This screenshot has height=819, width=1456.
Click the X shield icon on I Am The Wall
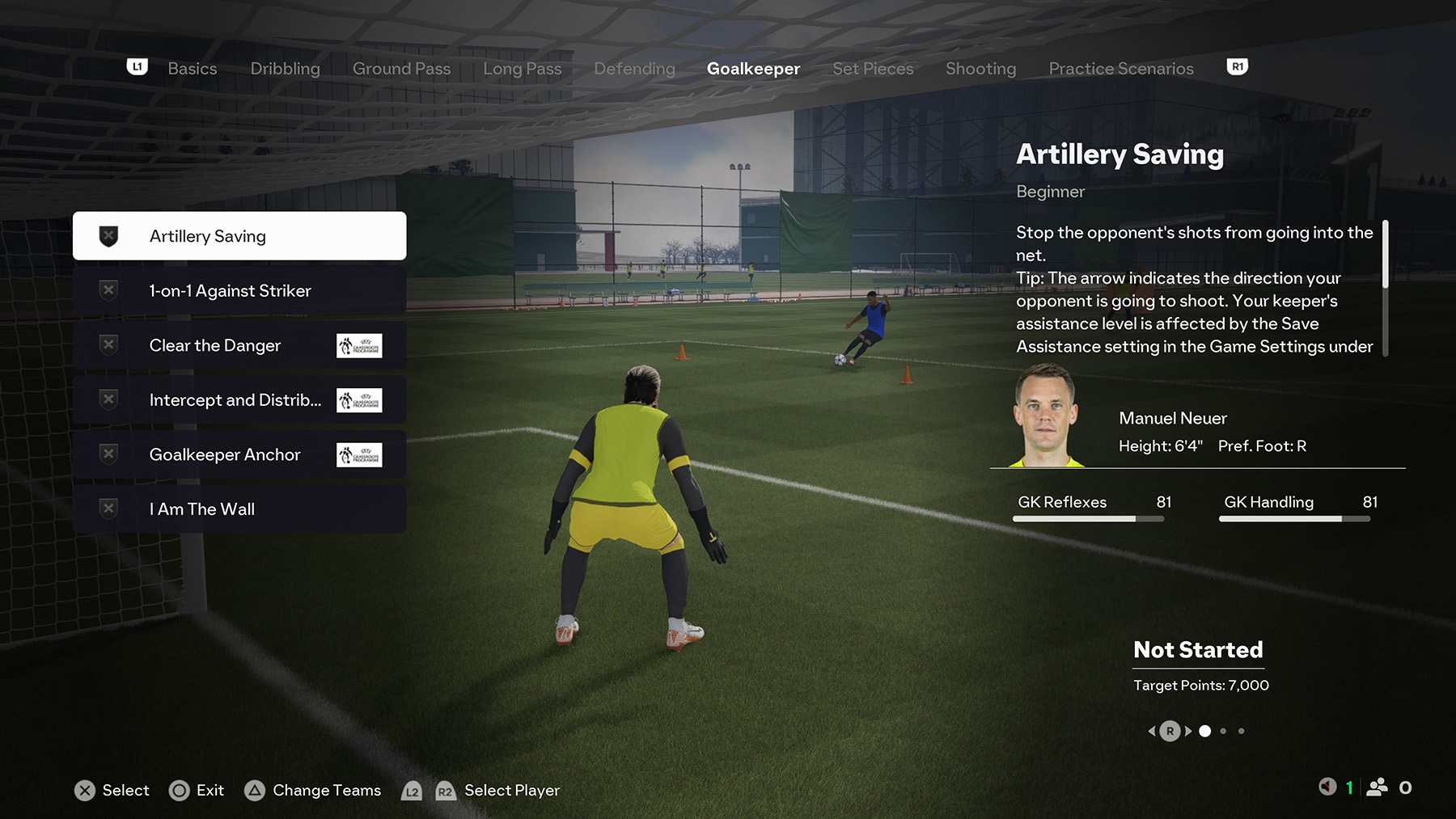[108, 509]
